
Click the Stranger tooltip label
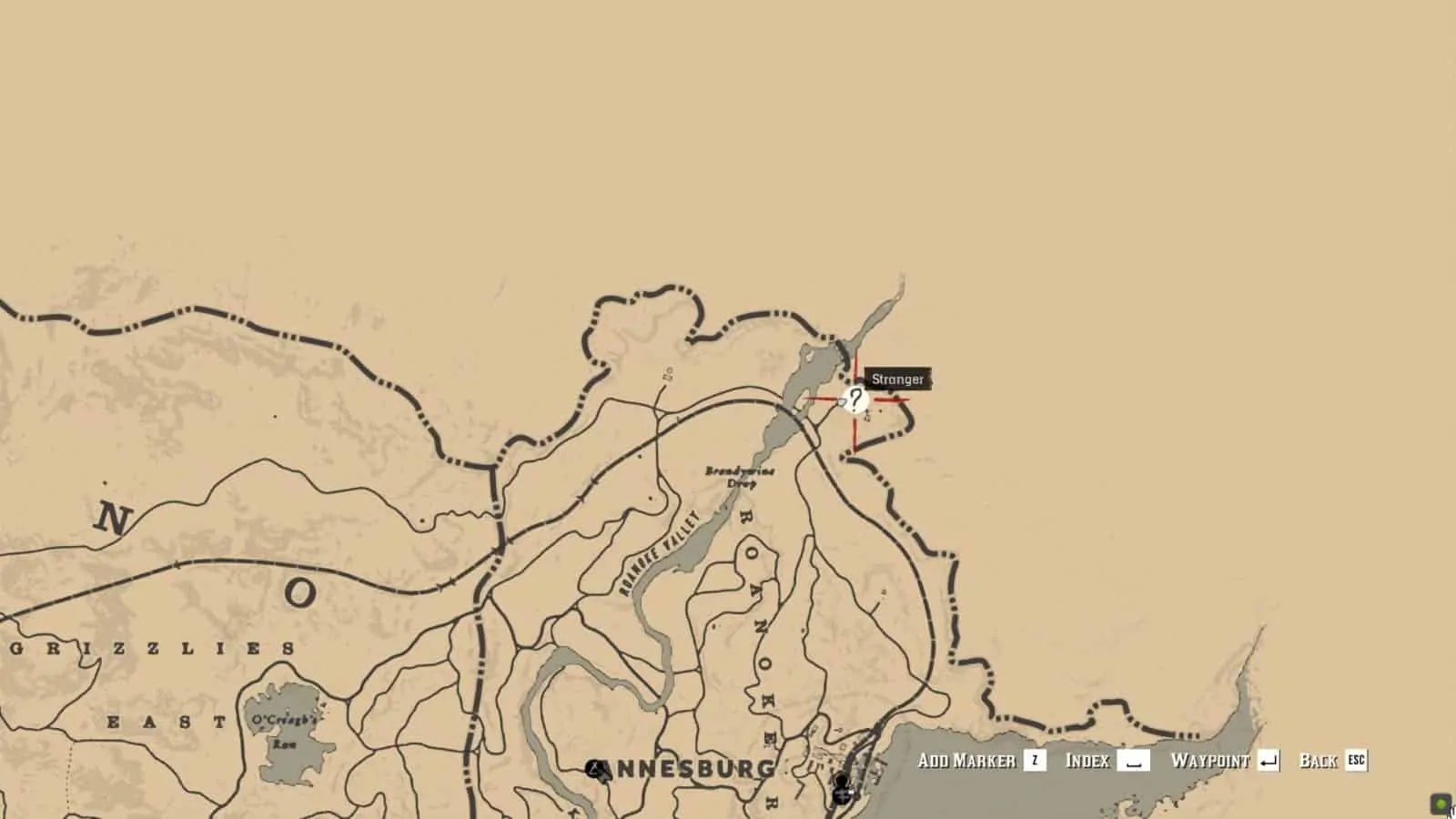click(897, 379)
